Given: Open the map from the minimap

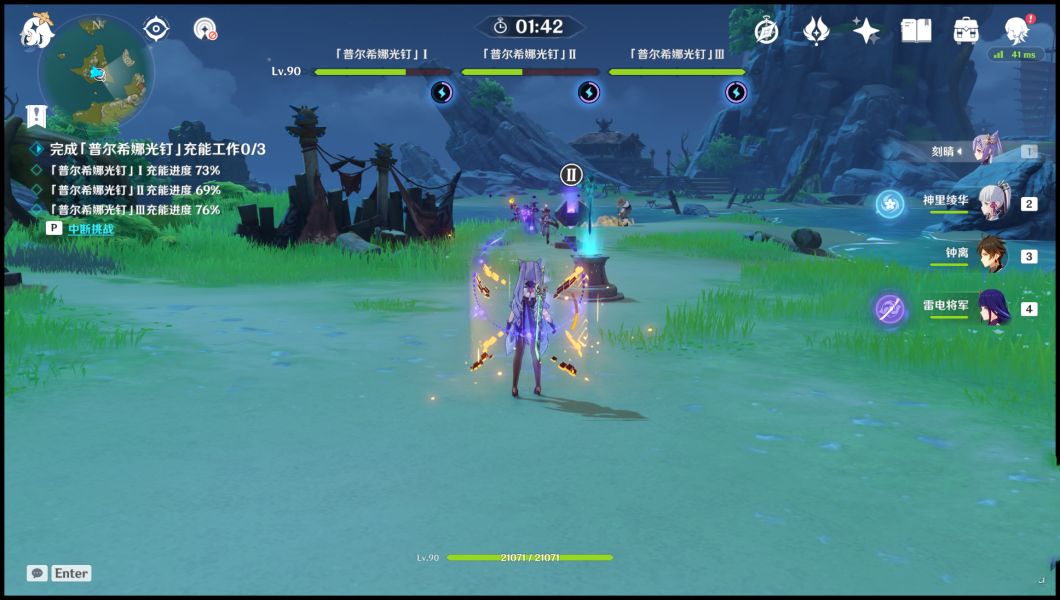Looking at the screenshot, I should coord(96,72).
